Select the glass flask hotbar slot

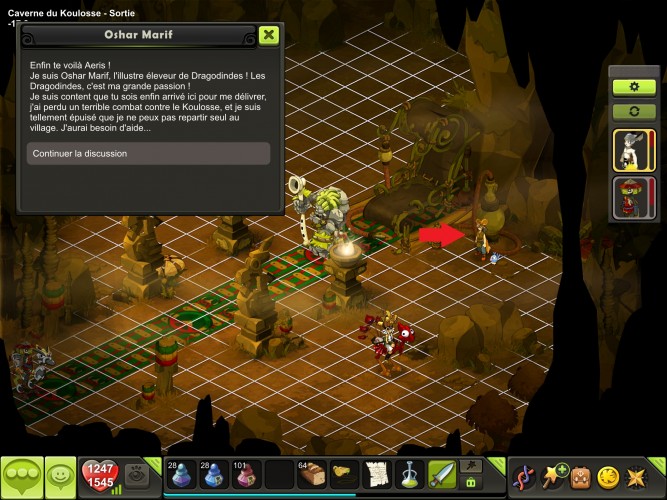click(x=409, y=474)
